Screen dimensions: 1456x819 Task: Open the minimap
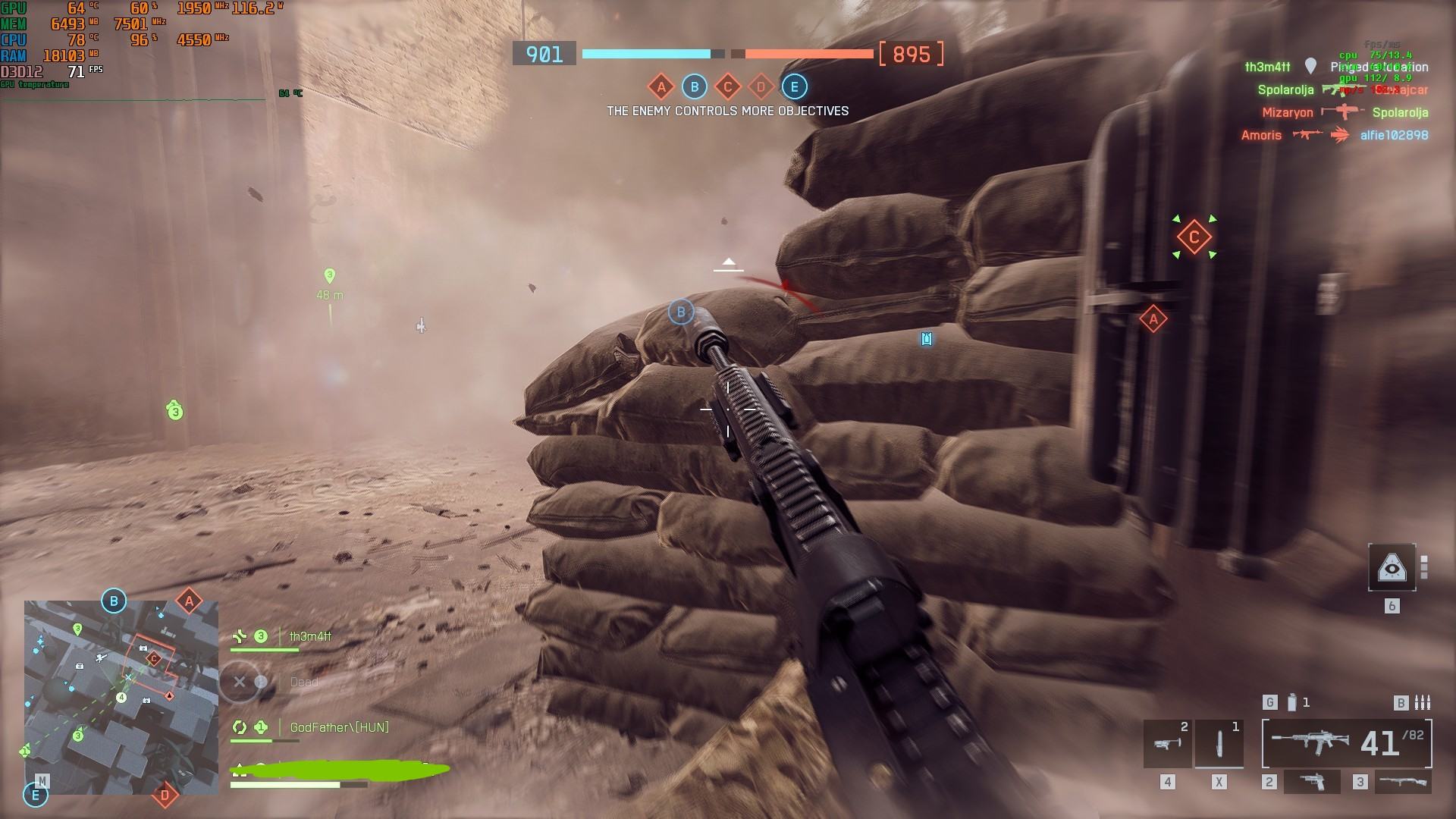coord(121,698)
